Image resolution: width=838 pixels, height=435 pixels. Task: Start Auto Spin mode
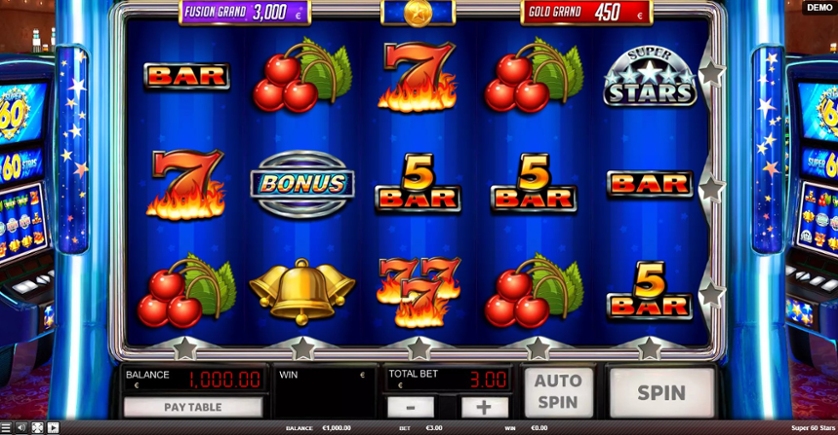pos(558,391)
